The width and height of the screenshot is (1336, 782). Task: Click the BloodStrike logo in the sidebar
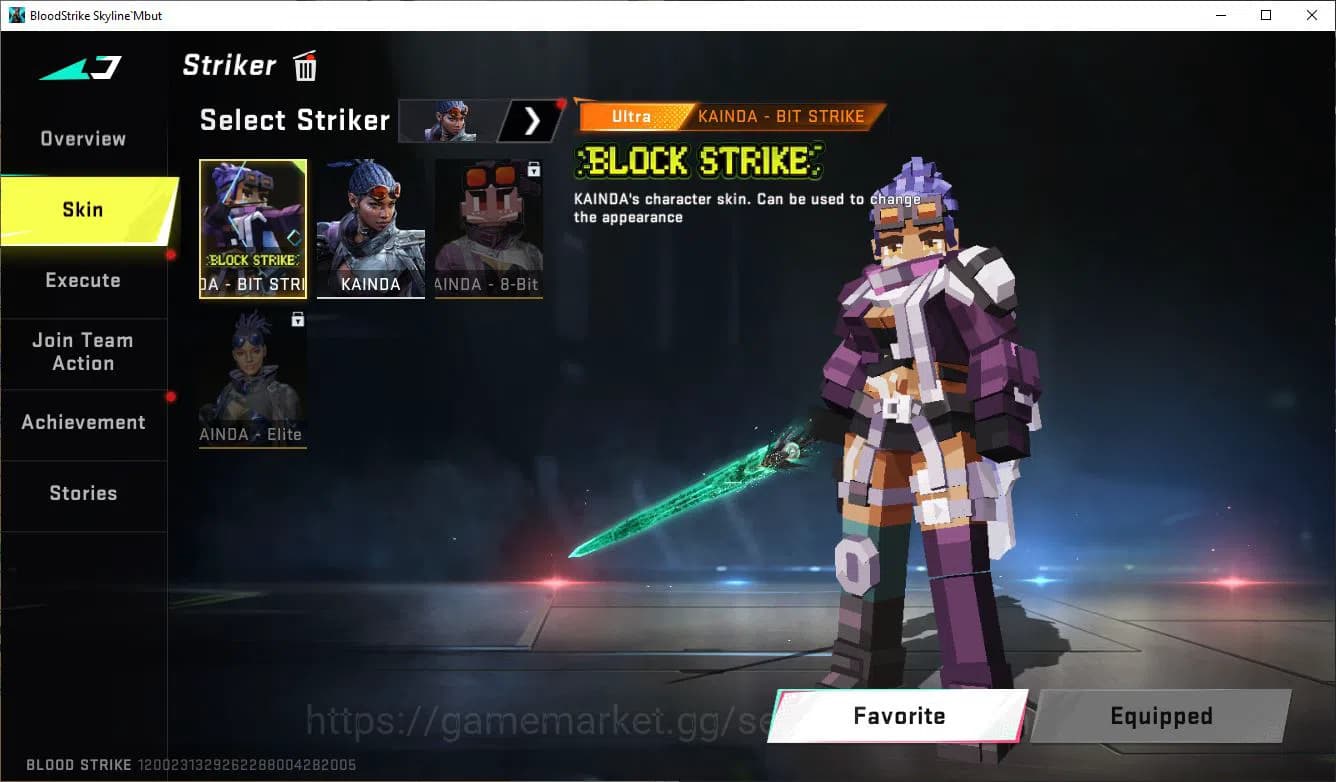[80, 67]
